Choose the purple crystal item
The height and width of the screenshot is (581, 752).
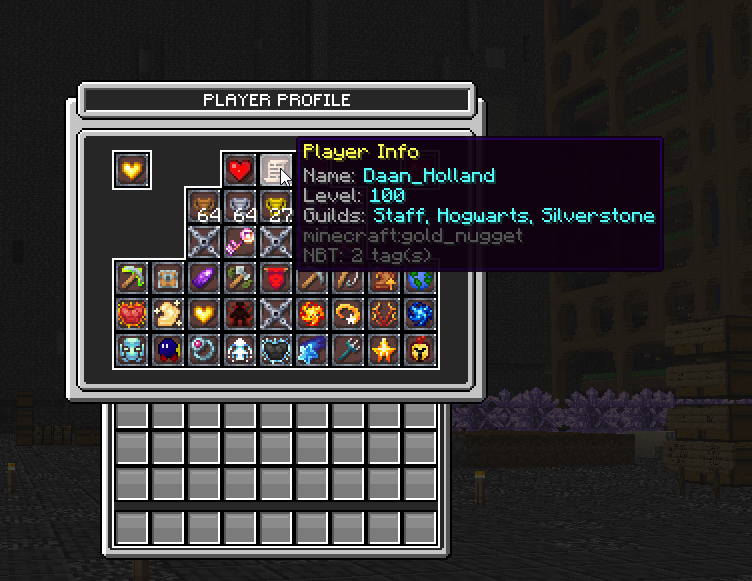203,278
